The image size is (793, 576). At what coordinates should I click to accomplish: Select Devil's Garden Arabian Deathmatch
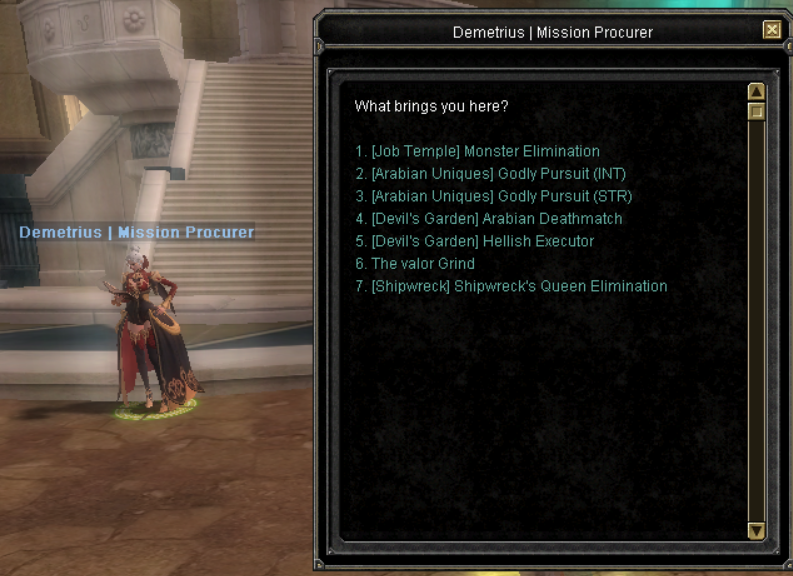[488, 219]
